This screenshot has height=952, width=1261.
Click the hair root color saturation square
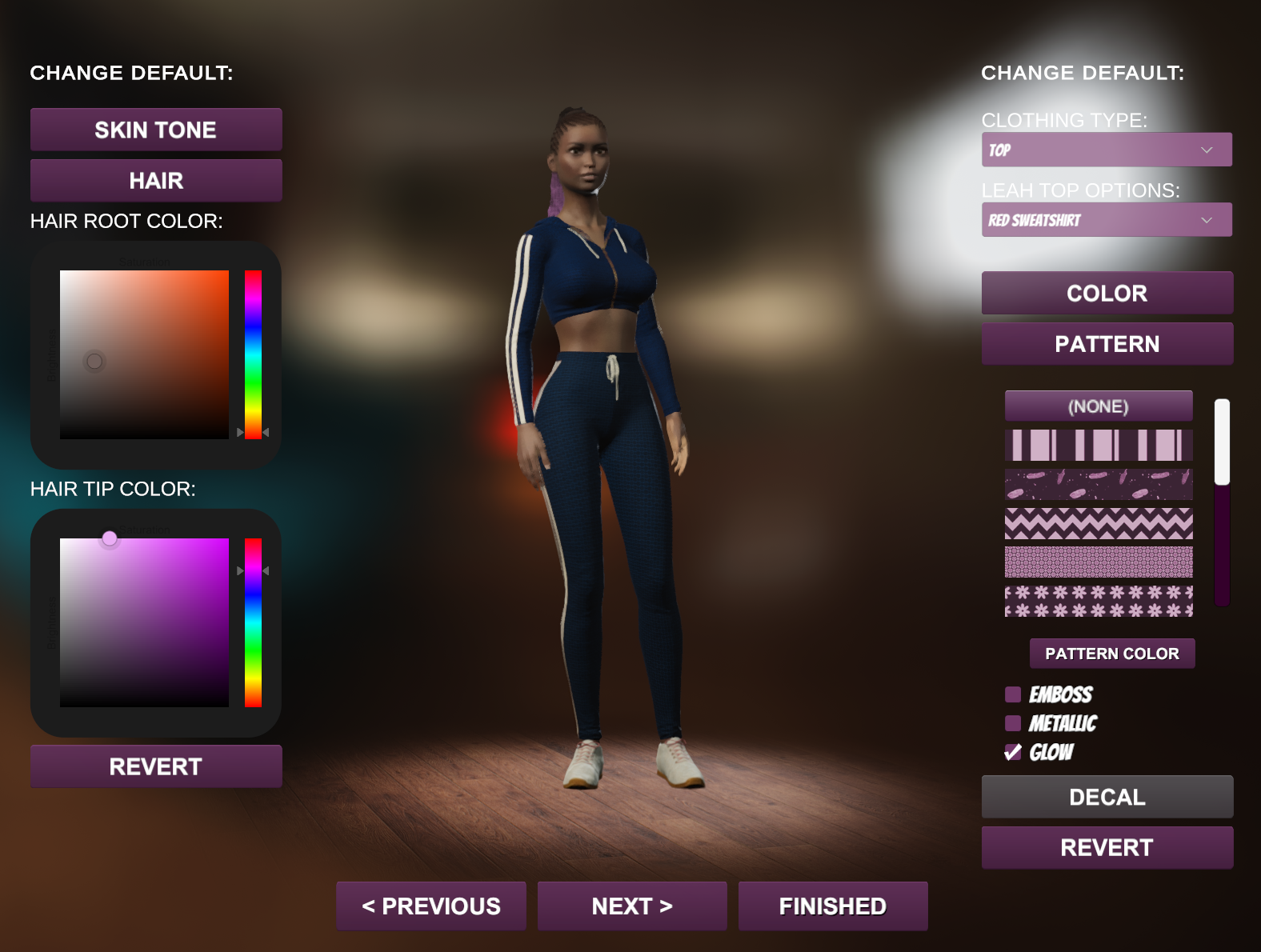pyautogui.click(x=144, y=354)
